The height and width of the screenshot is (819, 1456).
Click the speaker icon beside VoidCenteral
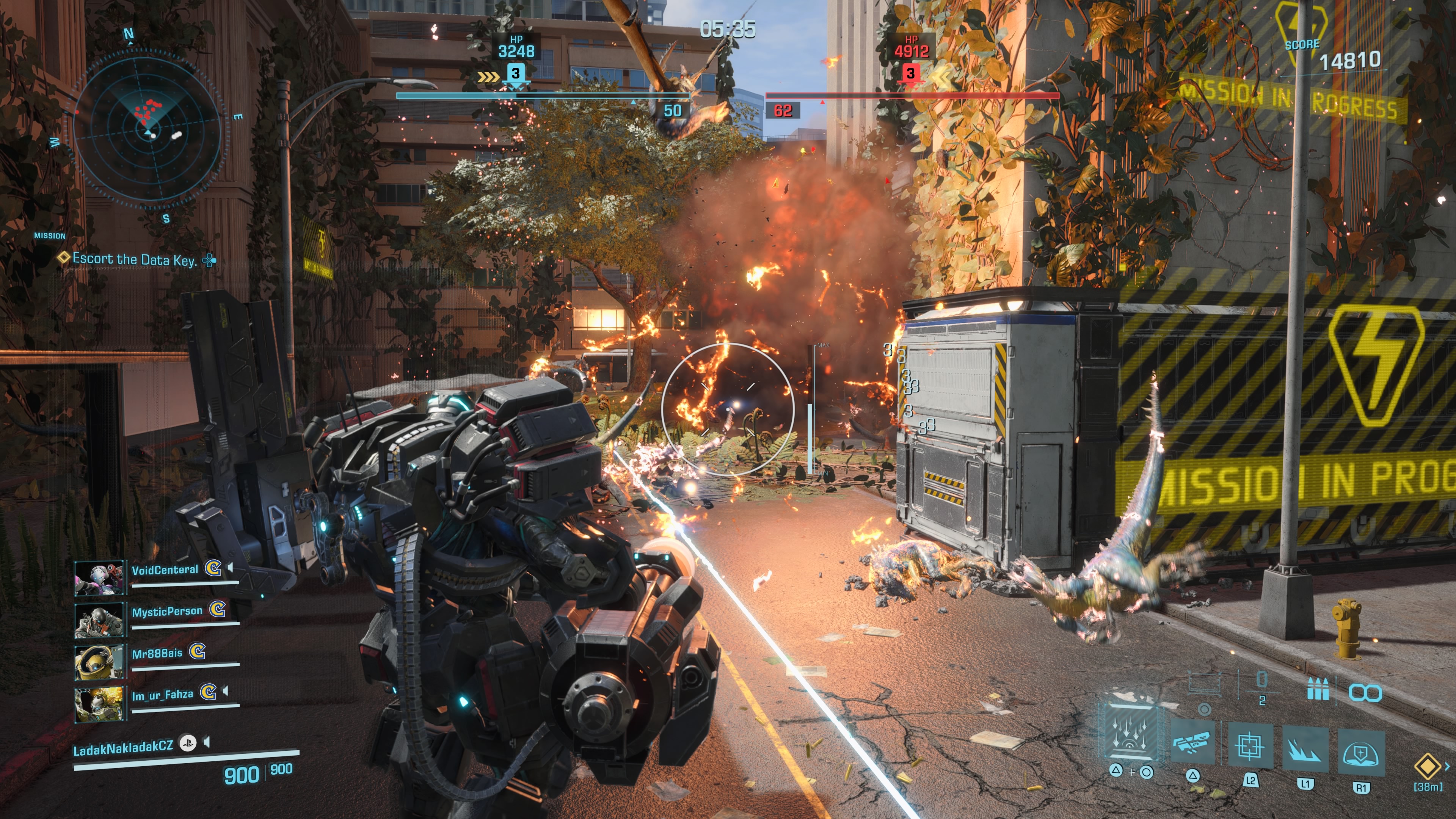point(230,567)
